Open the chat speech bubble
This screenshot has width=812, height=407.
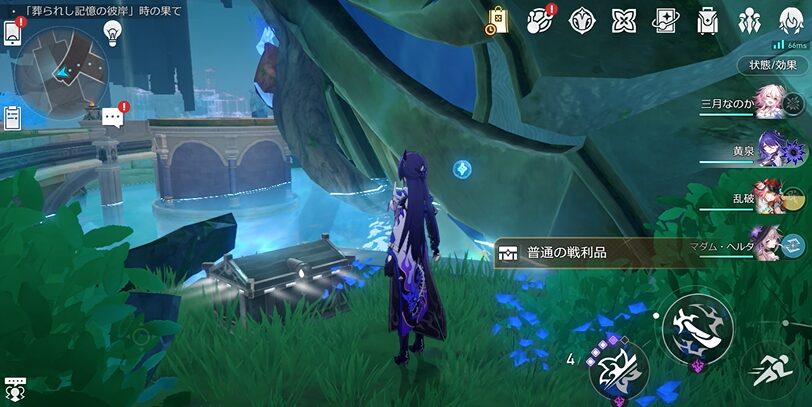(112, 118)
